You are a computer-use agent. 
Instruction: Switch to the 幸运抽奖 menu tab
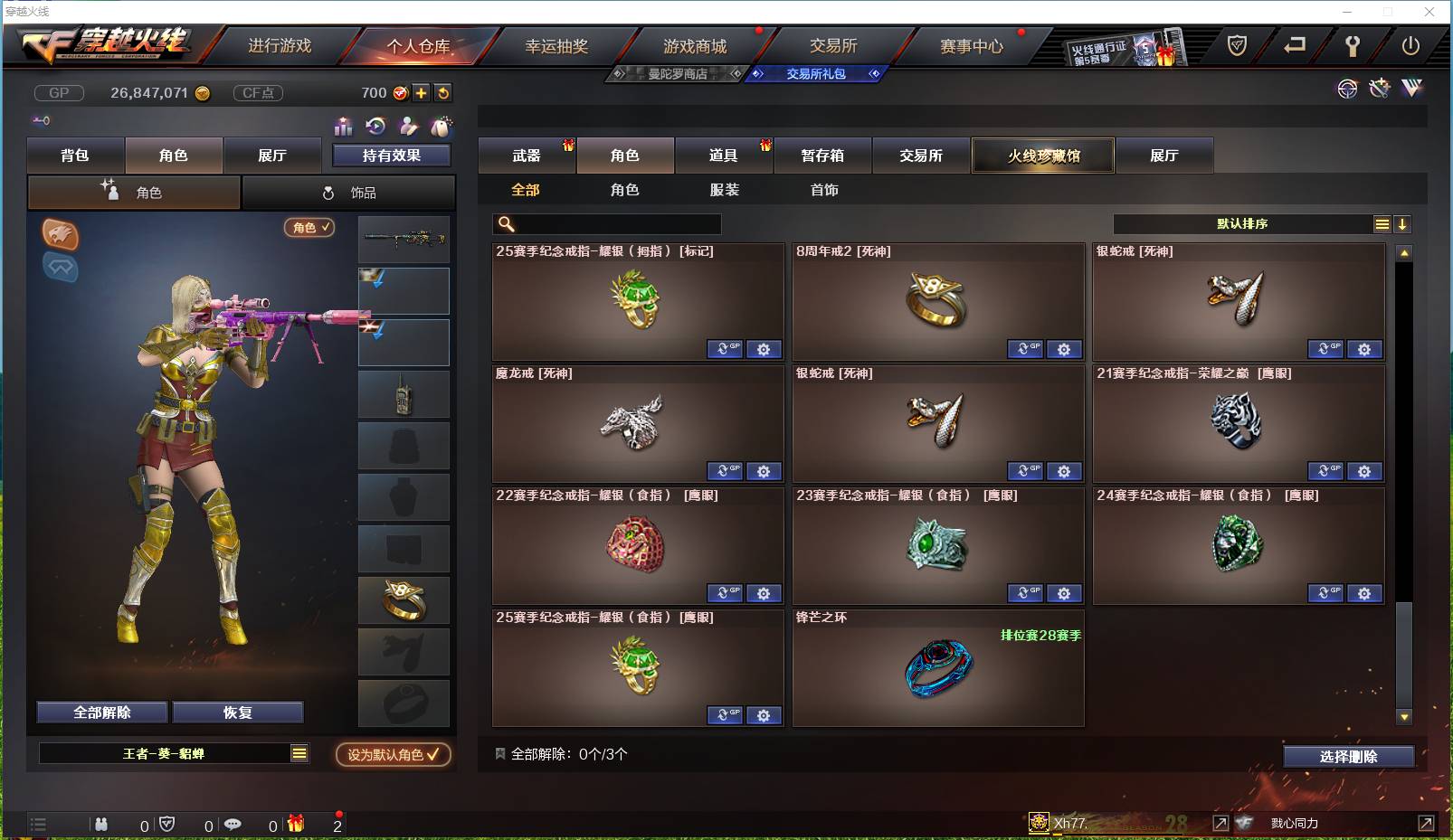coord(558,44)
